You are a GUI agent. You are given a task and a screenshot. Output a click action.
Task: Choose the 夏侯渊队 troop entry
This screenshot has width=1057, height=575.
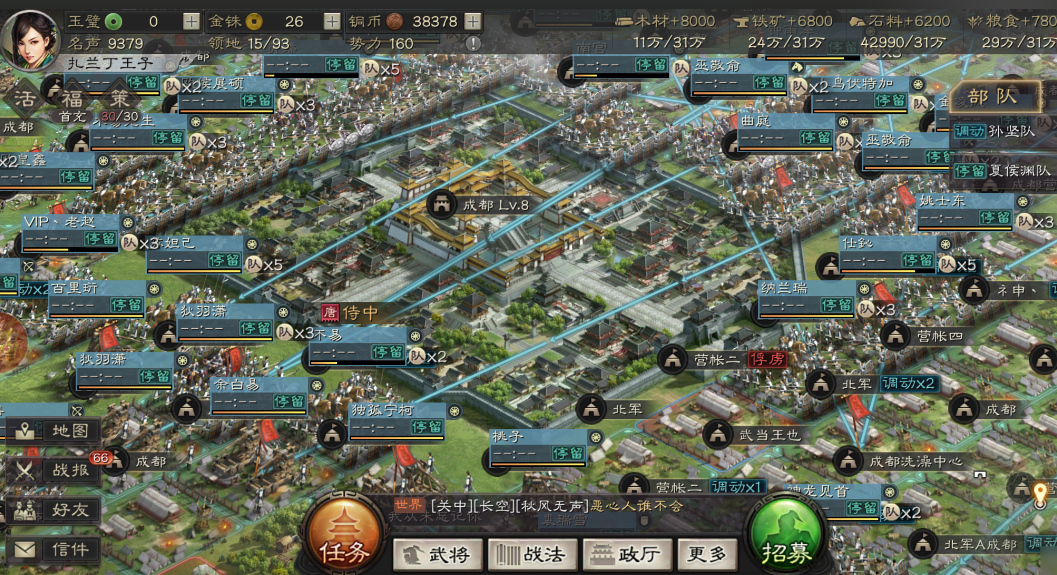click(x=1003, y=170)
